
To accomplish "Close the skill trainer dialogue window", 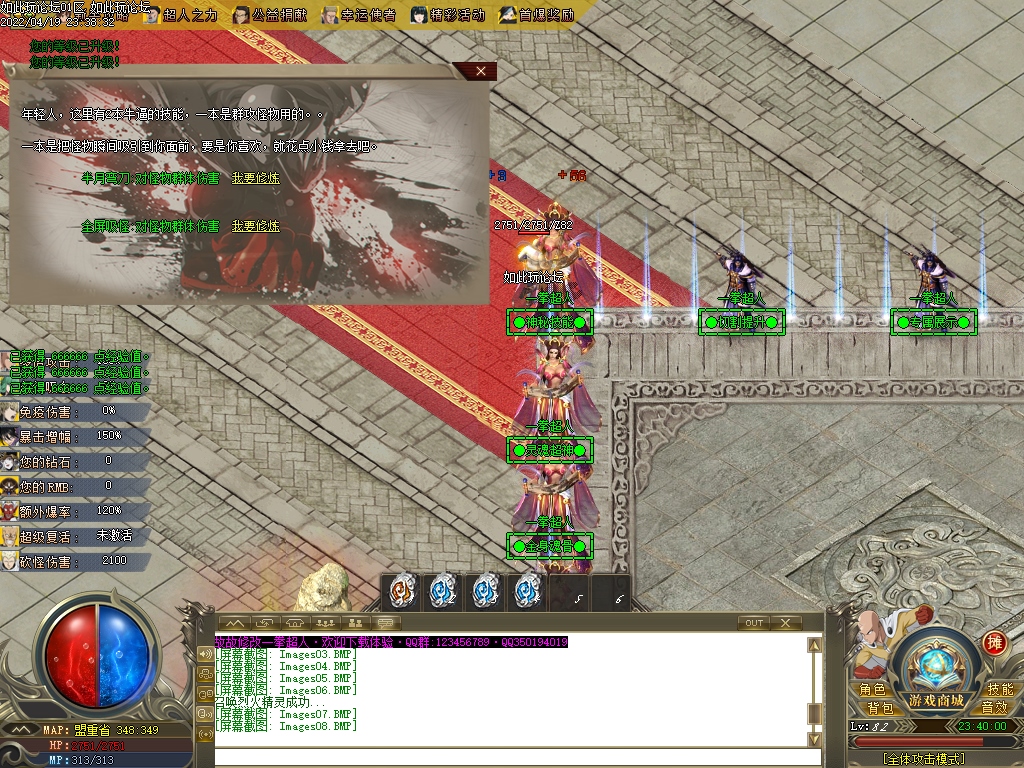I will tap(481, 71).
